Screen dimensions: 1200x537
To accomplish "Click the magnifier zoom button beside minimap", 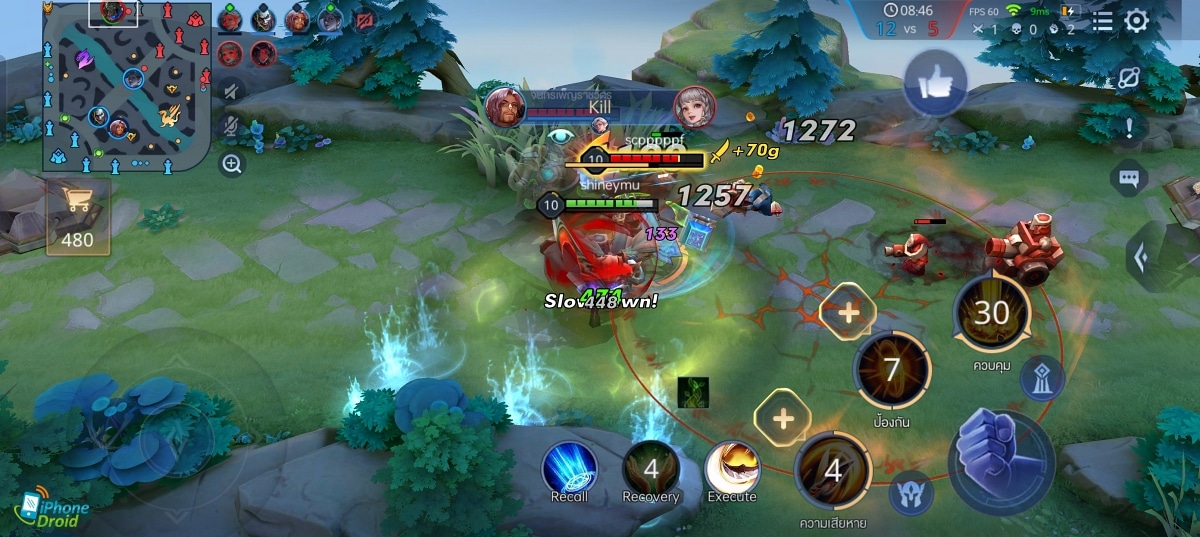I will click(232, 164).
